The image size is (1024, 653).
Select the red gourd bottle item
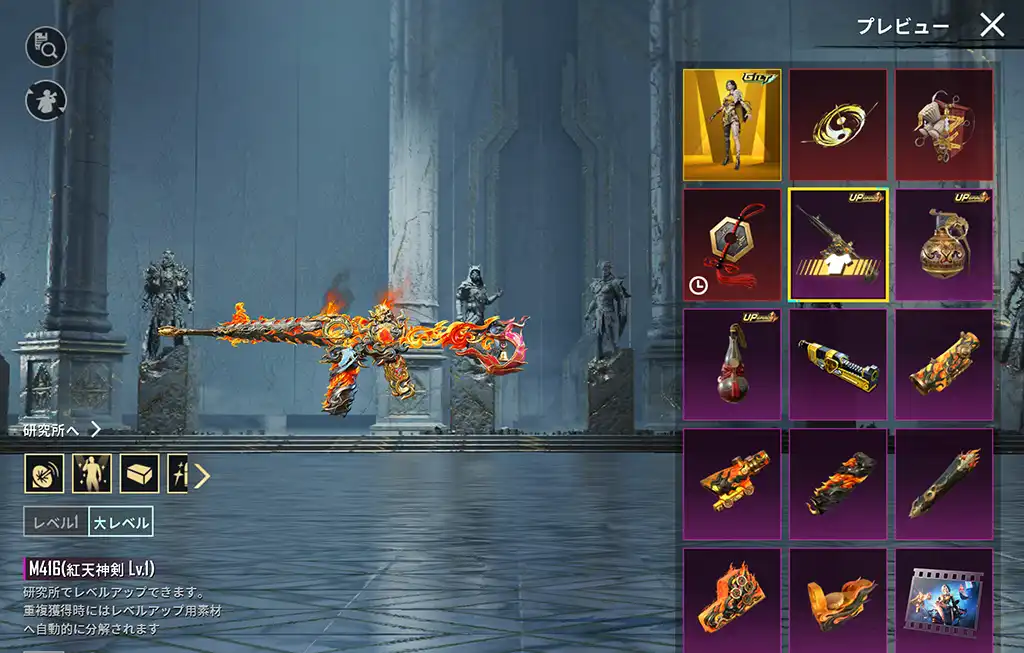click(x=732, y=365)
